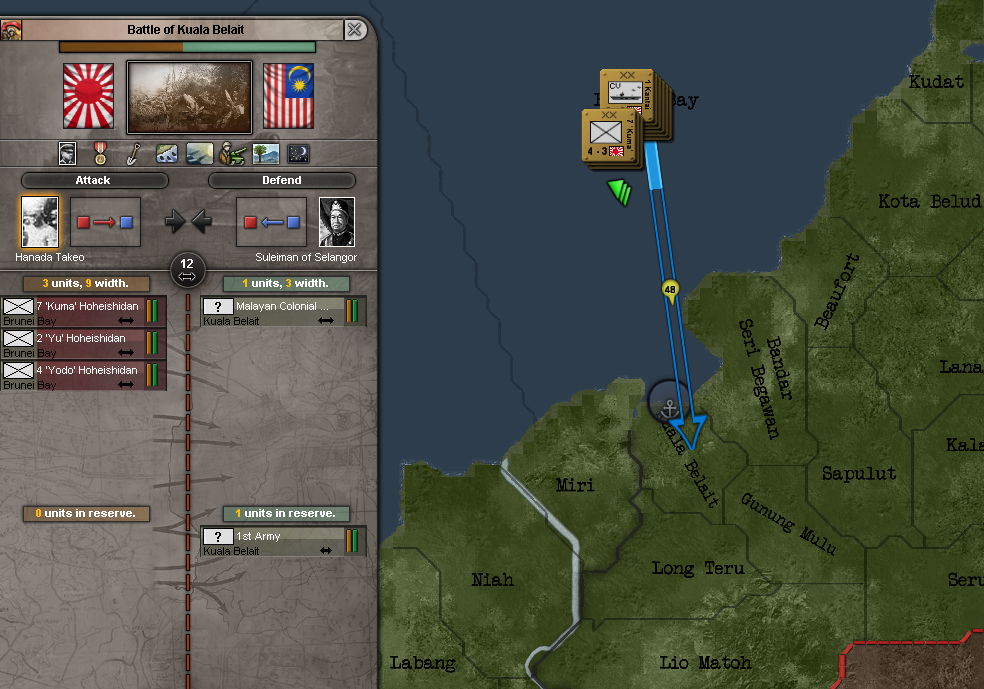Click Suleiman of Selangor's leader portrait
The width and height of the screenshot is (984, 689).
click(337, 222)
